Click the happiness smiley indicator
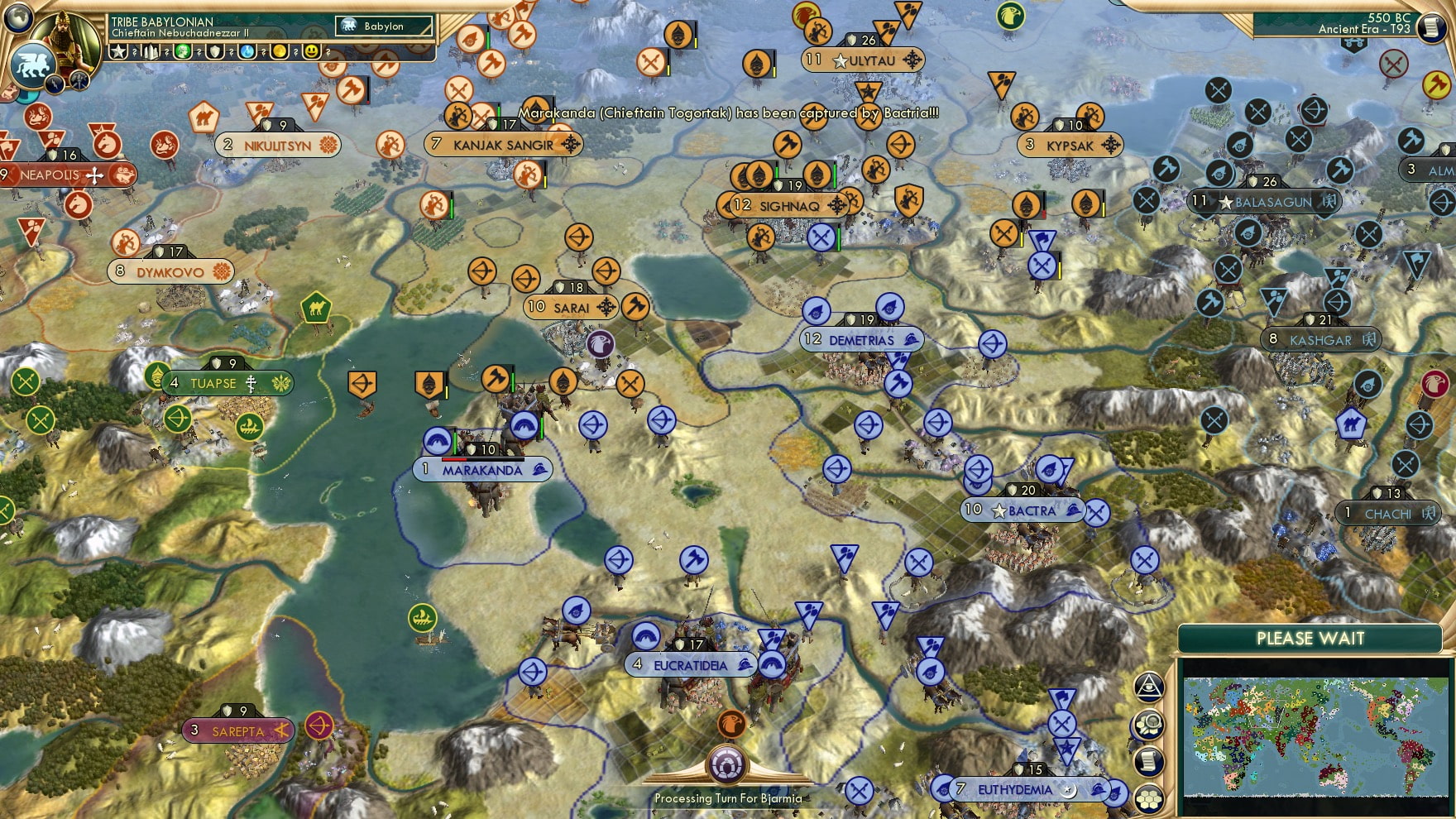Viewport: 1456px width, 819px height. pos(311,52)
